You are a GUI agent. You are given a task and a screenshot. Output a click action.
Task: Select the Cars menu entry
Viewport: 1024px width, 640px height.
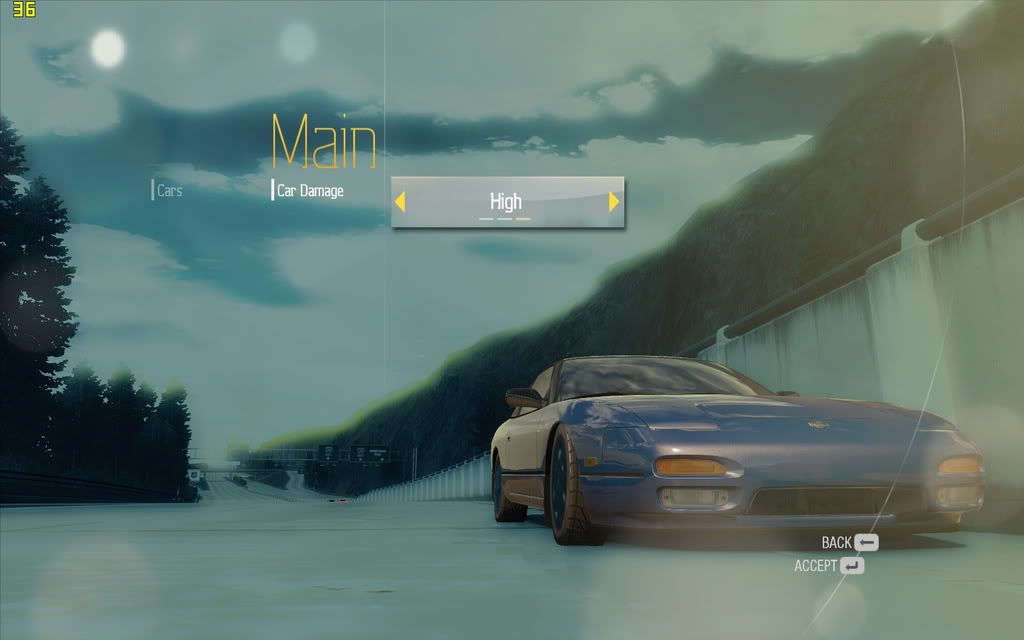point(169,190)
